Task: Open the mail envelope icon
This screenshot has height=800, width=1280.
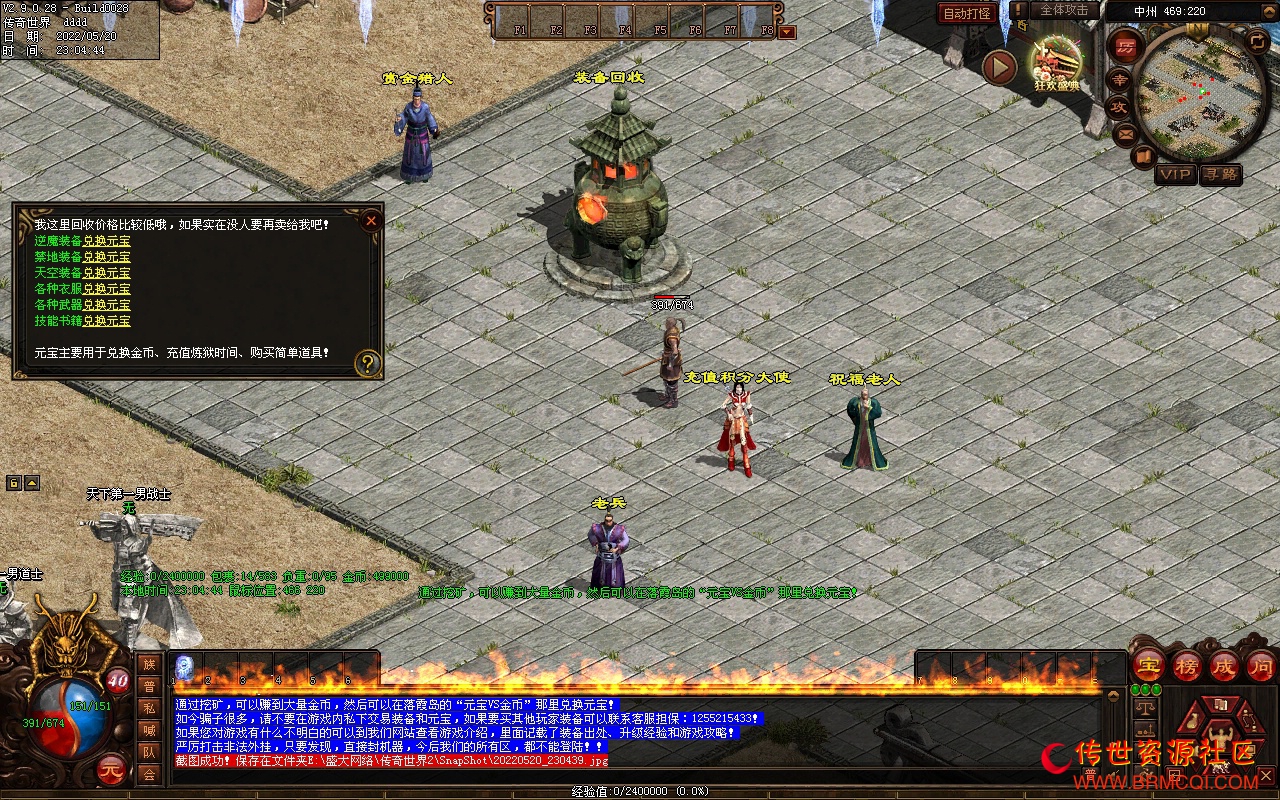Action: click(1125, 132)
